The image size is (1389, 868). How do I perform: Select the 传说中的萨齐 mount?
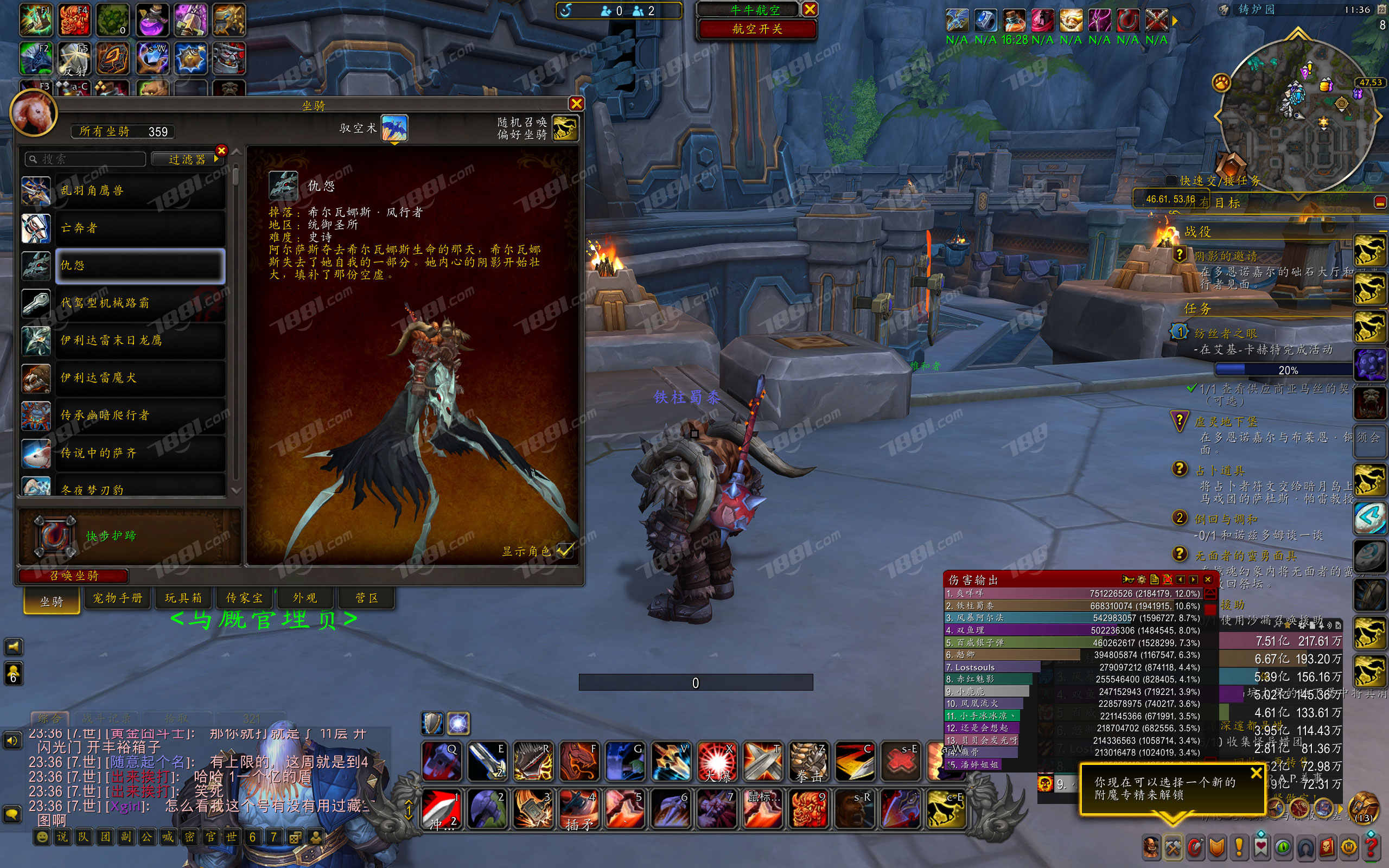[139, 453]
